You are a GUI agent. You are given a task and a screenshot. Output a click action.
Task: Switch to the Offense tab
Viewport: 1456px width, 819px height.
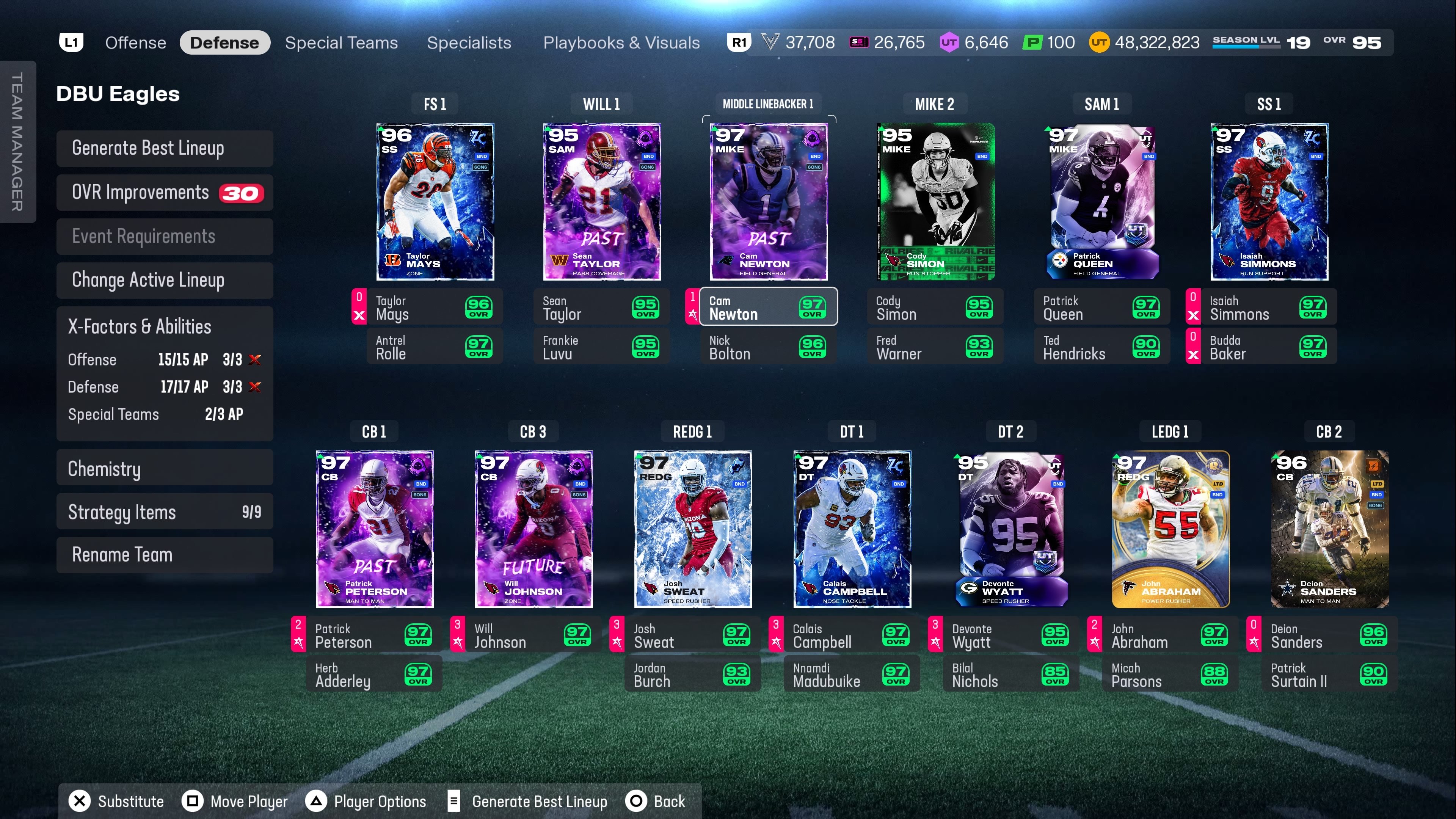tap(136, 43)
